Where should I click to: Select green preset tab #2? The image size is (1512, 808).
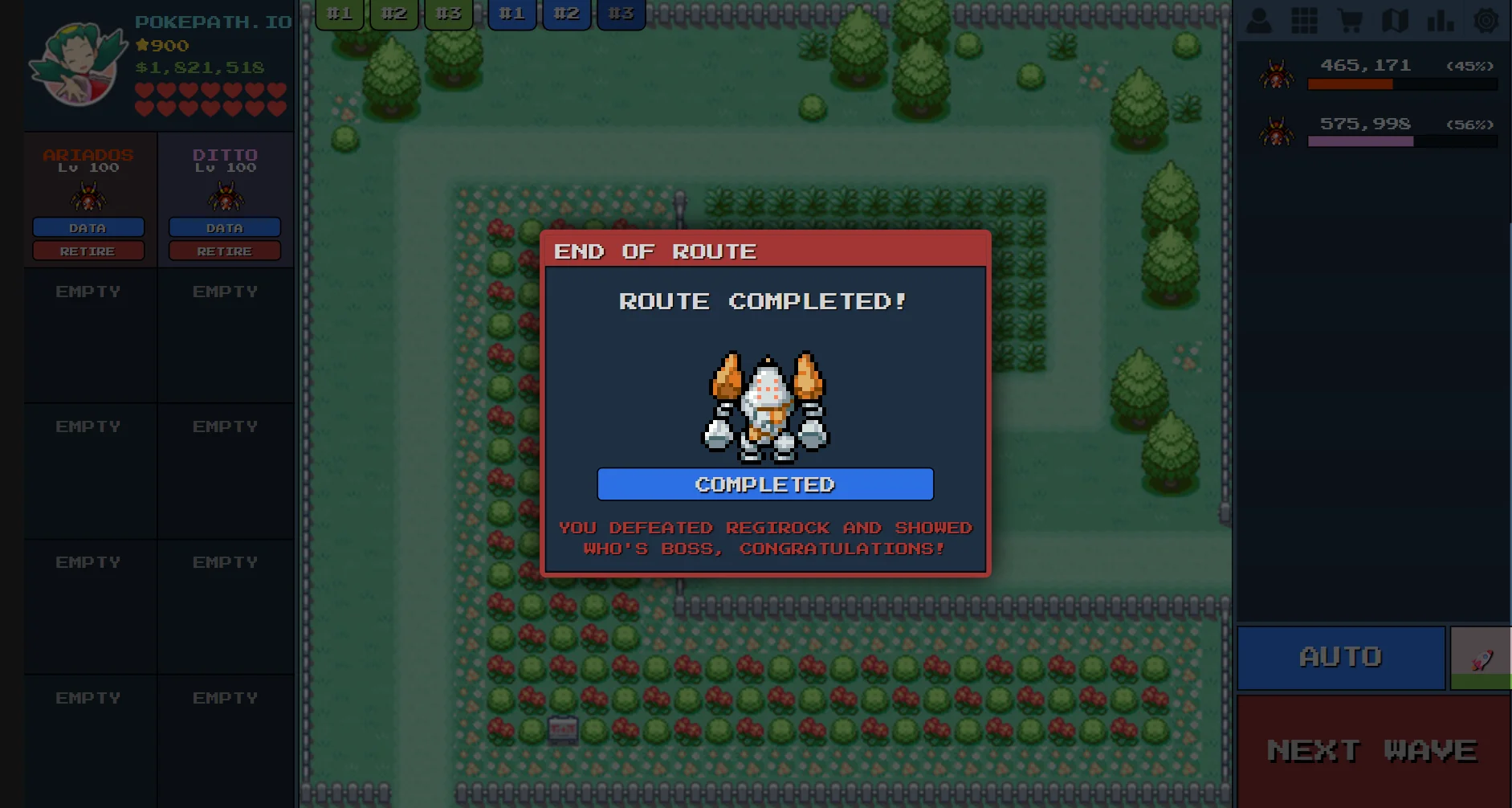[x=394, y=14]
